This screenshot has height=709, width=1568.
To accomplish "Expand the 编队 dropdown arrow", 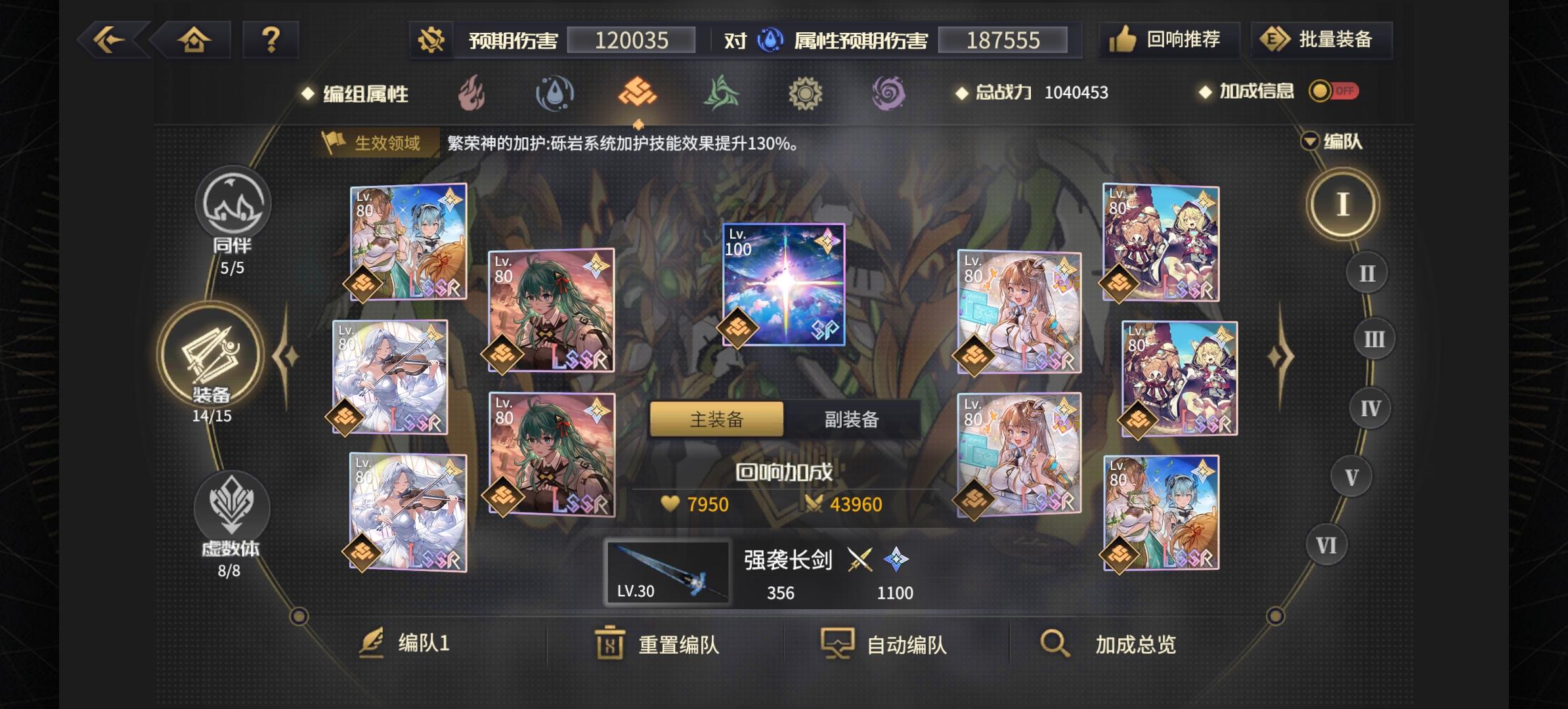I will 1311,141.
